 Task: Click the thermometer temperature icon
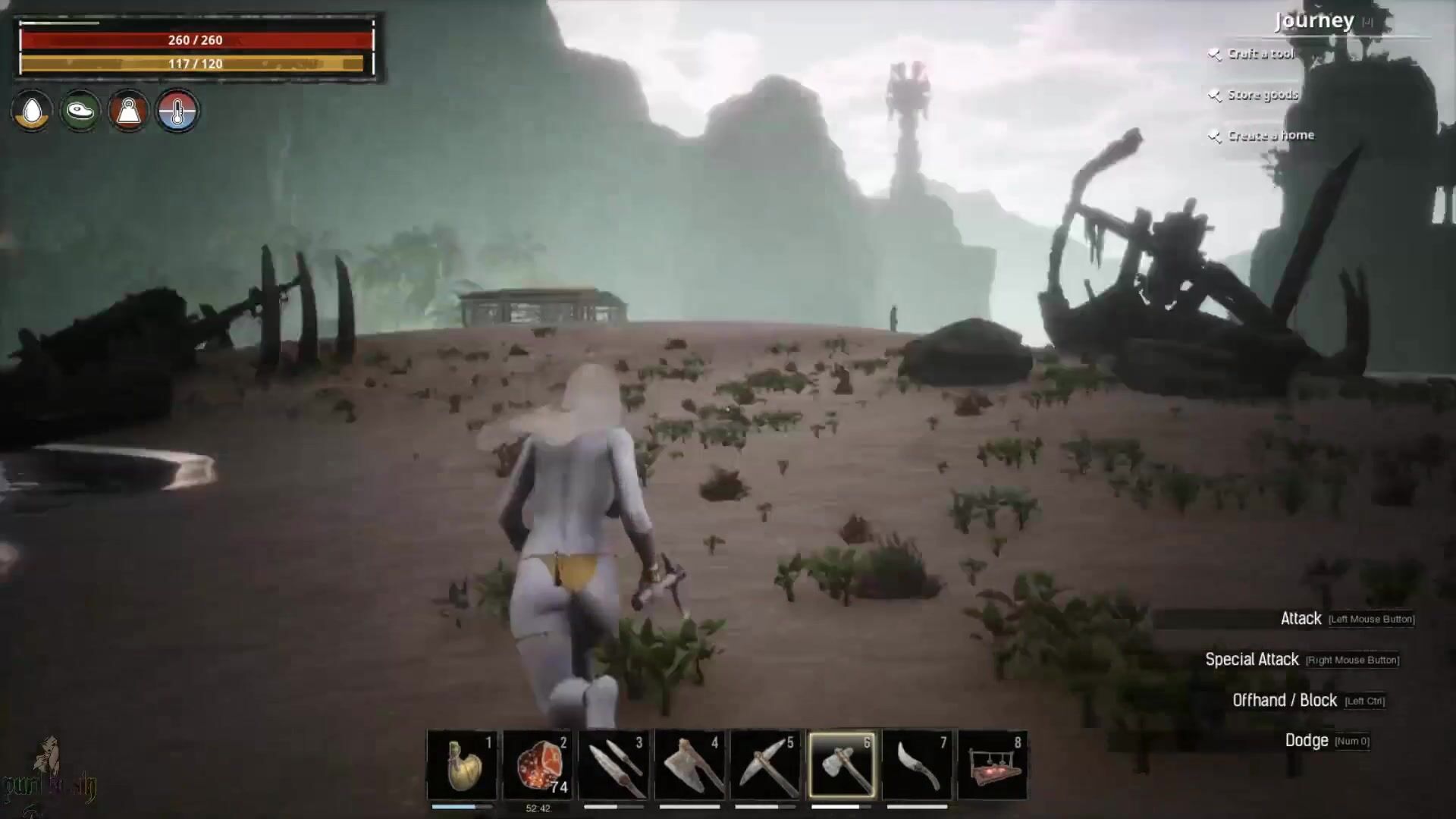coord(177,111)
